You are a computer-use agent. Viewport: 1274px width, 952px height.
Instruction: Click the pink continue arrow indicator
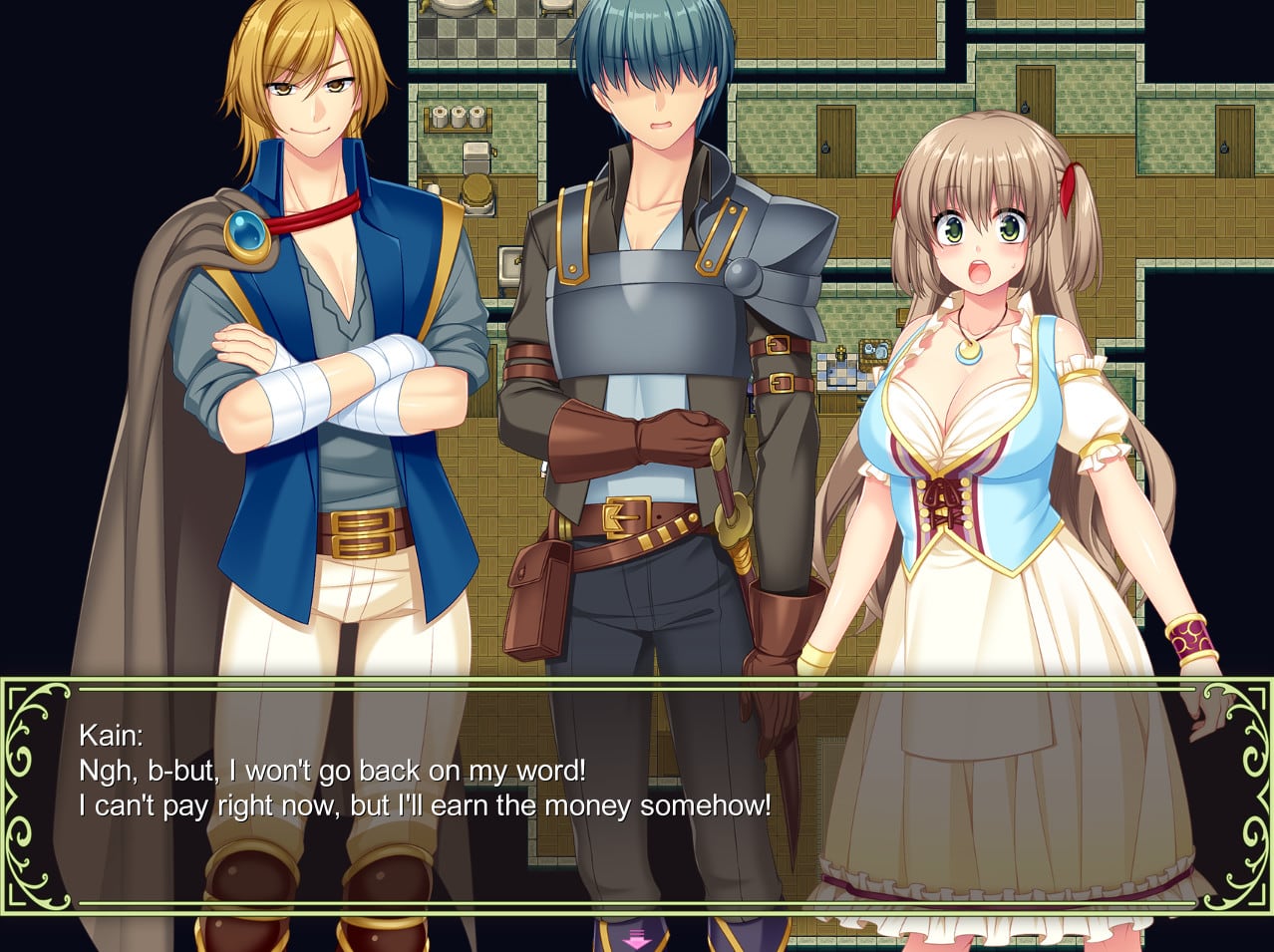click(636, 938)
